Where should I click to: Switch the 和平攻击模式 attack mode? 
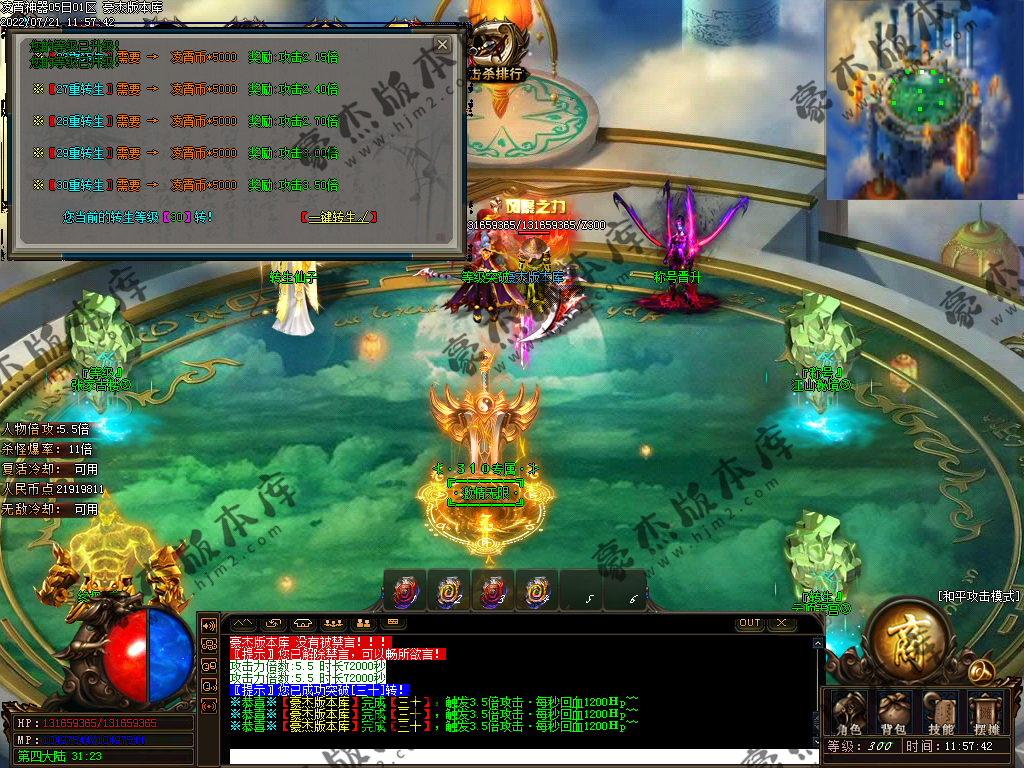pyautogui.click(x=979, y=595)
